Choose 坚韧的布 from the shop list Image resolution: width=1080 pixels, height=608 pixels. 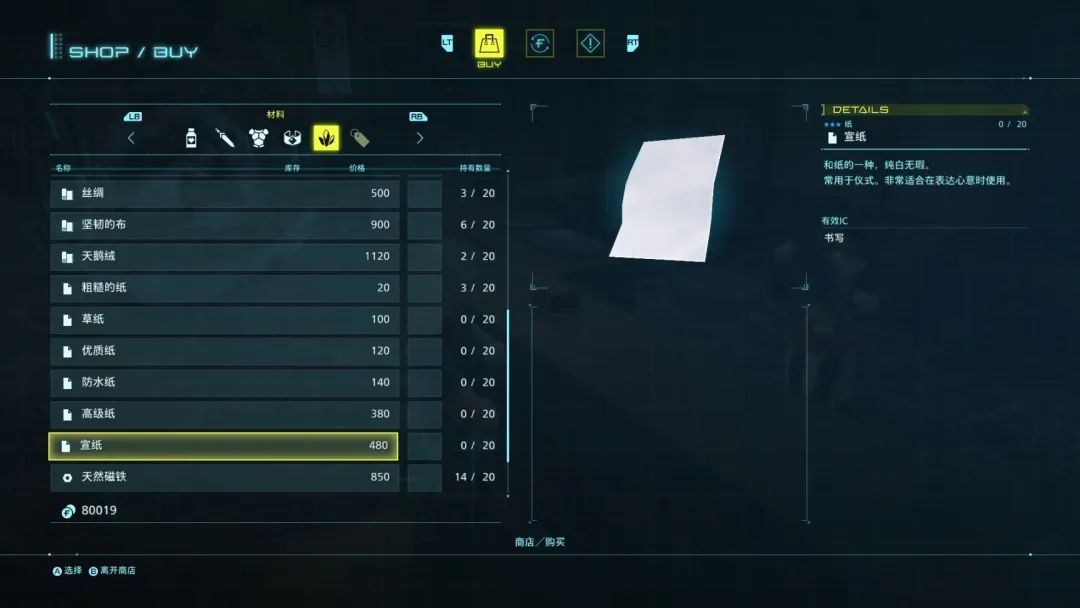(x=225, y=225)
